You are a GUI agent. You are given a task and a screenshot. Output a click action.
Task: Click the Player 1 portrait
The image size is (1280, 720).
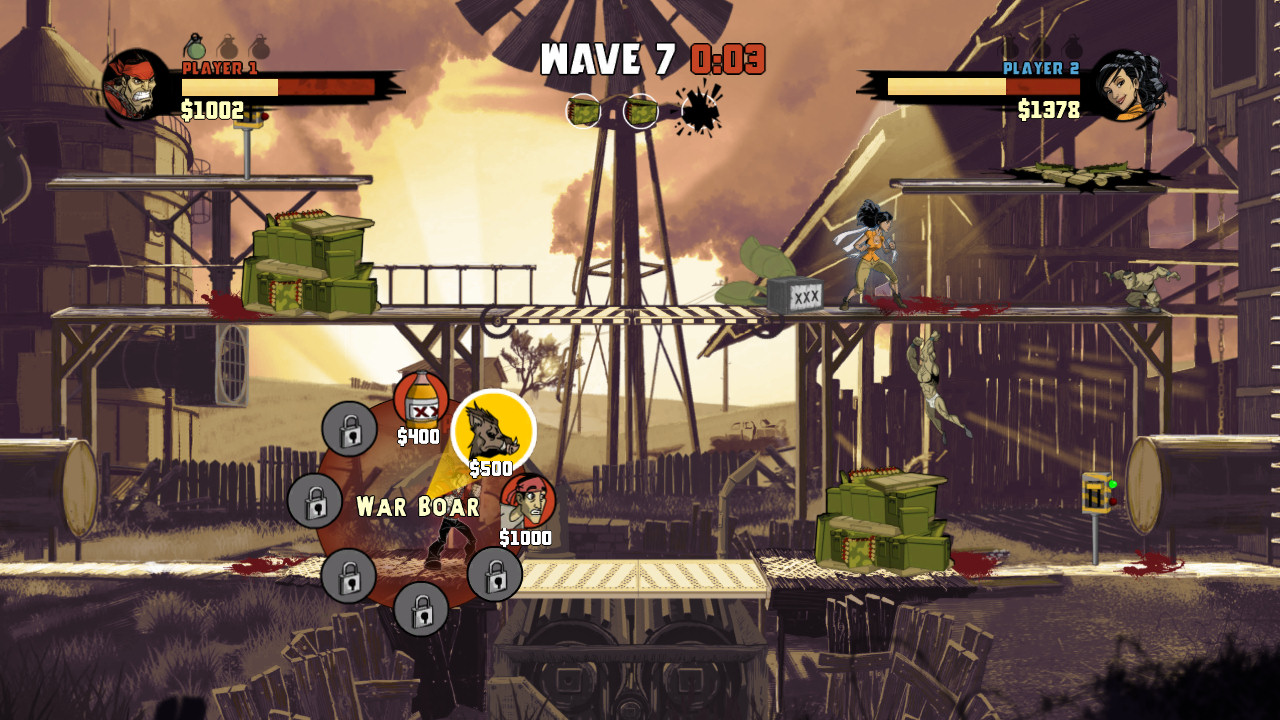(x=137, y=86)
